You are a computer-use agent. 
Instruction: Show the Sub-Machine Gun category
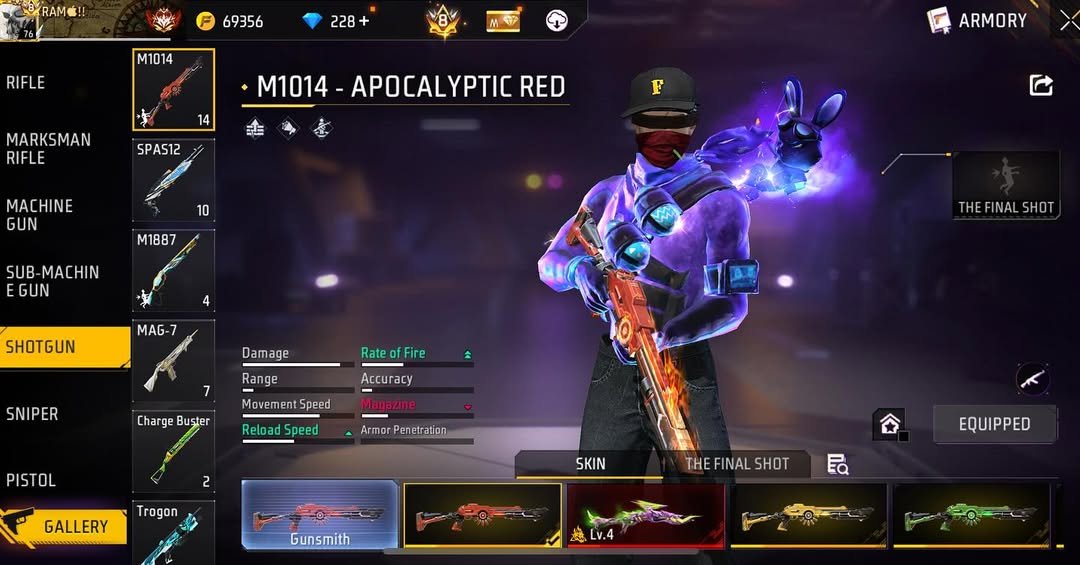pos(52,281)
